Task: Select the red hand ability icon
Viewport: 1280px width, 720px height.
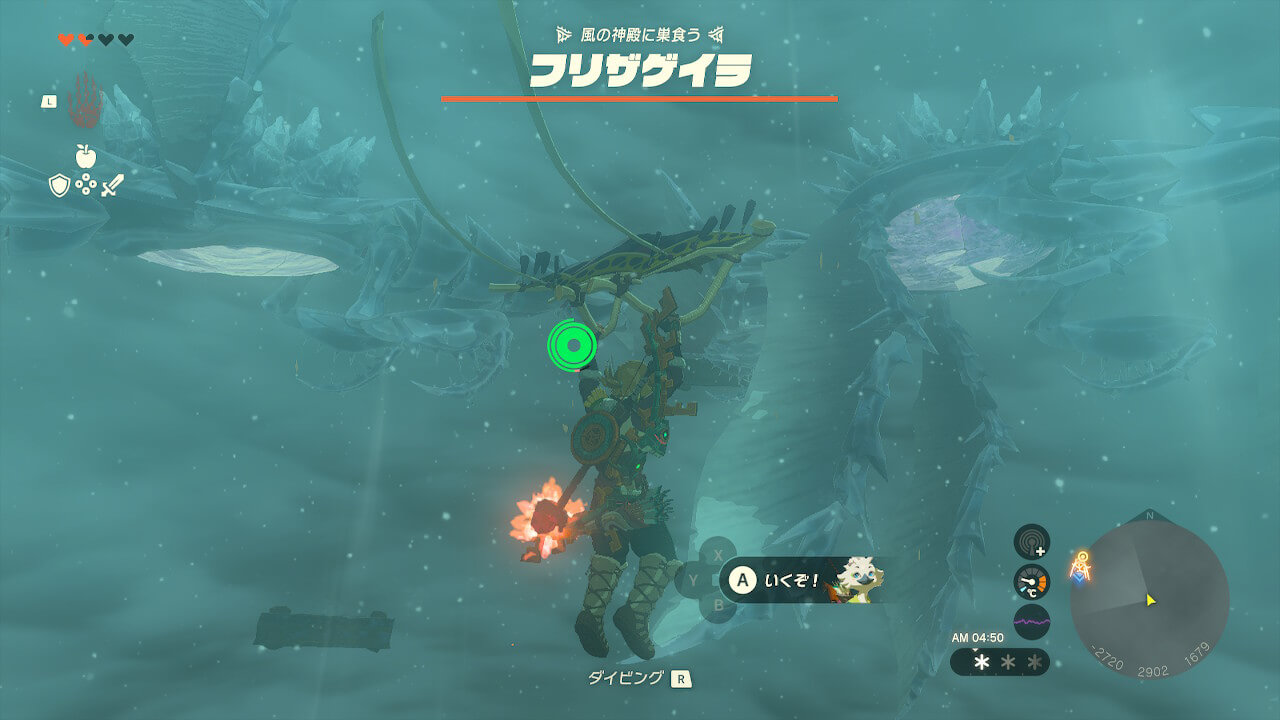Action: (84, 101)
